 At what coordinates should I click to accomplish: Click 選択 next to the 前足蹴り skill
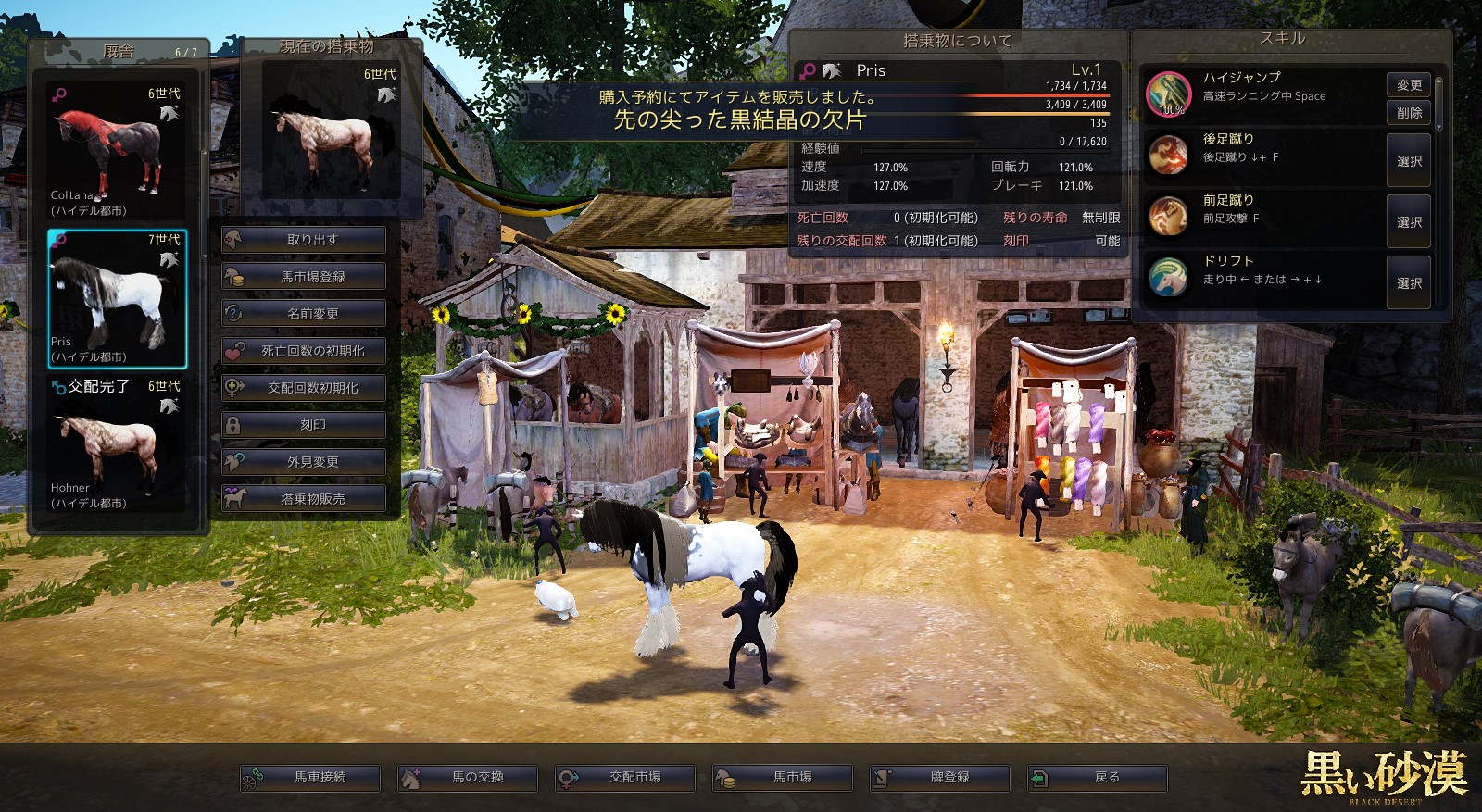(x=1408, y=222)
